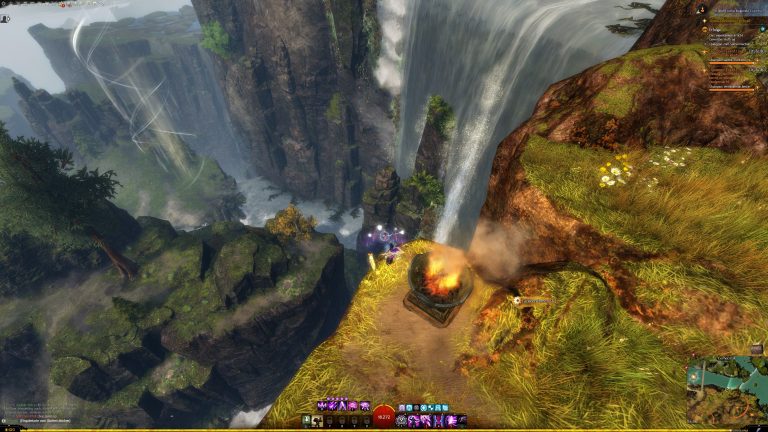
Task: Click the red icon in the top menu bar
Action: [x=63, y=5]
